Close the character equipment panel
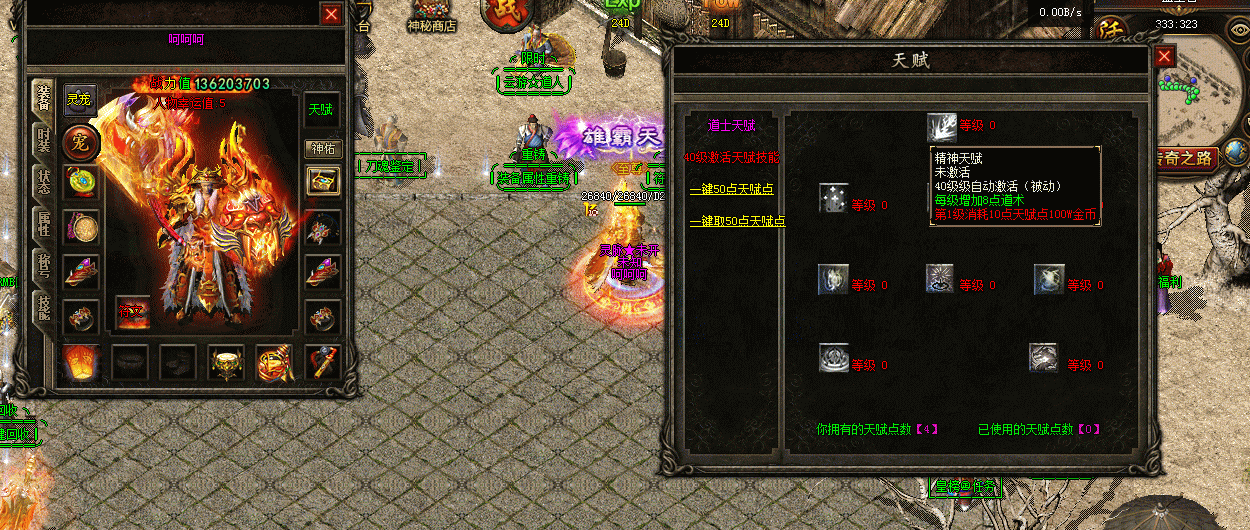This screenshot has height=530, width=1250. tap(332, 14)
